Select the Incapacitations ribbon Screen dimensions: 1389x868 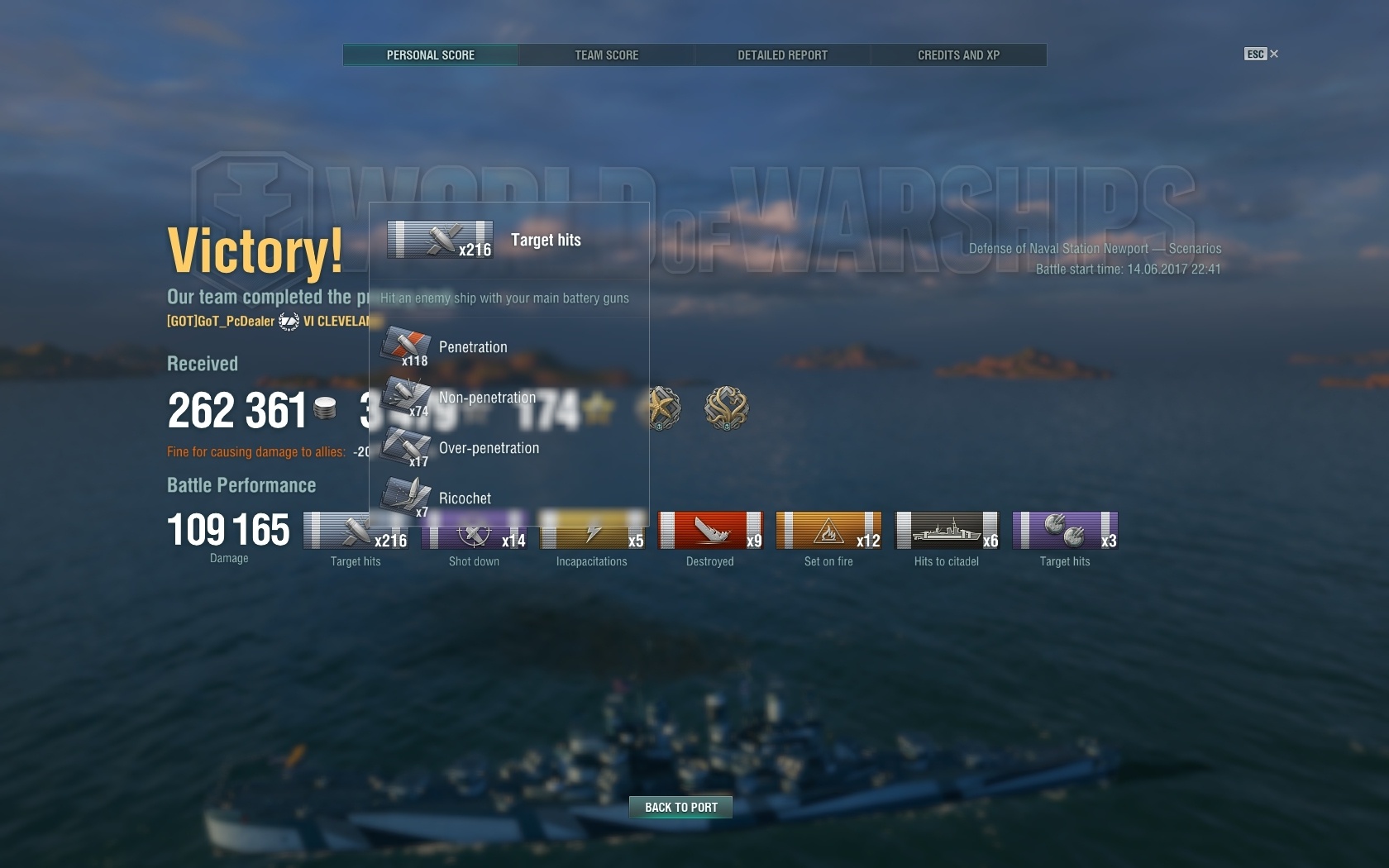(592, 531)
